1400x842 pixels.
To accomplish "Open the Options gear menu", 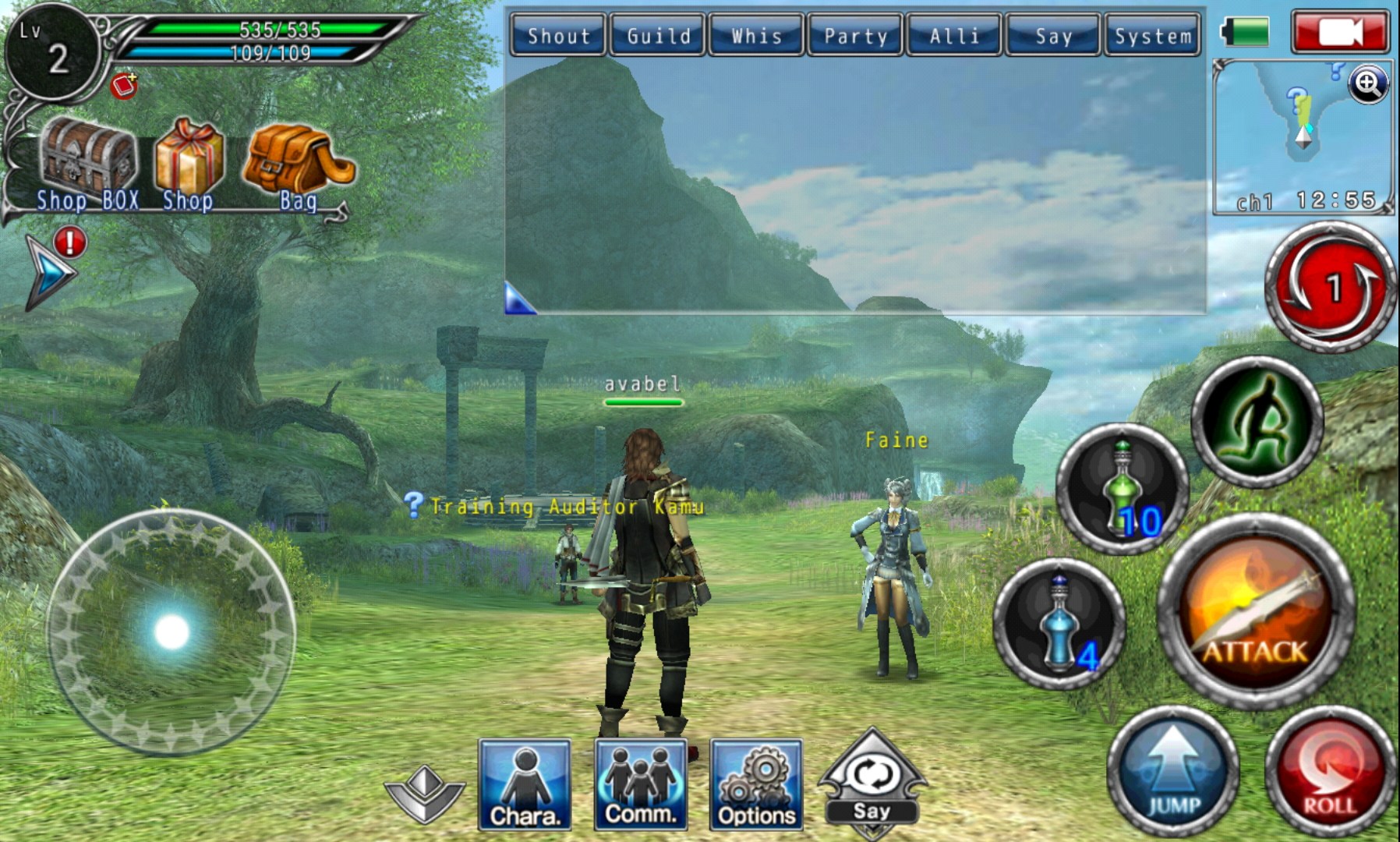I will 755,784.
